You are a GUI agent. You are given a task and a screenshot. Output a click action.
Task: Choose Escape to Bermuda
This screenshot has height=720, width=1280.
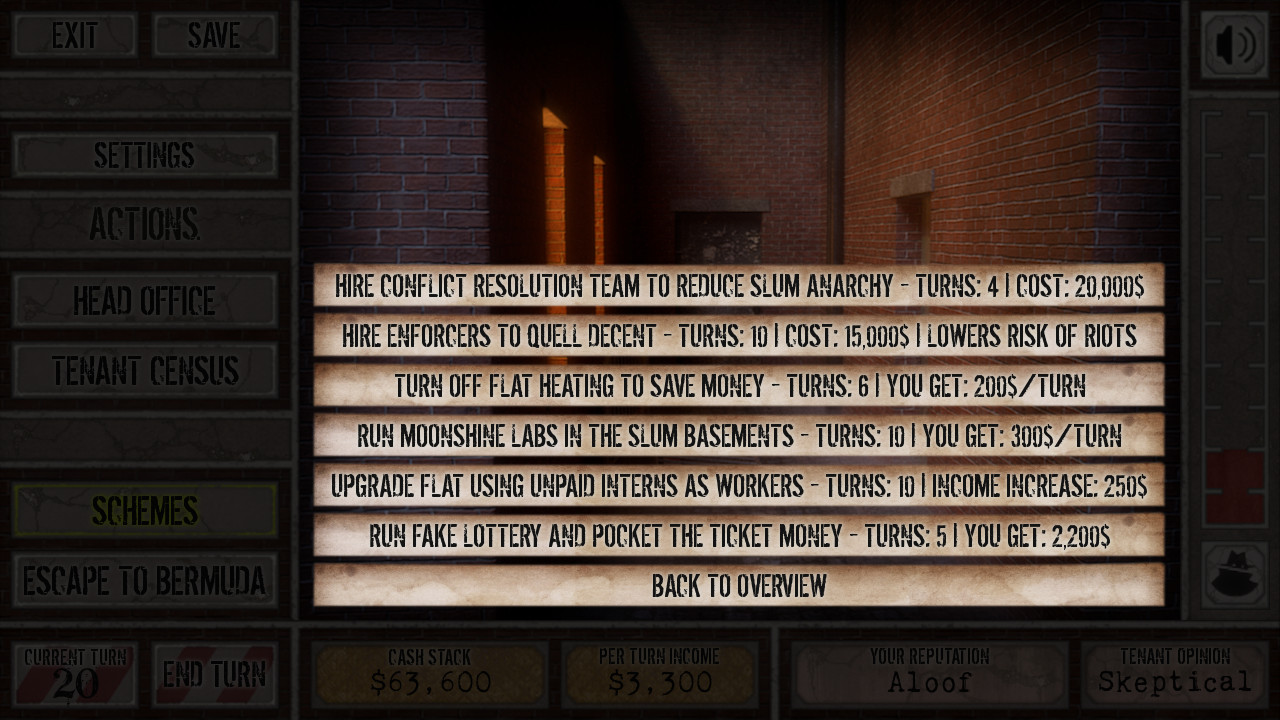tap(146, 578)
